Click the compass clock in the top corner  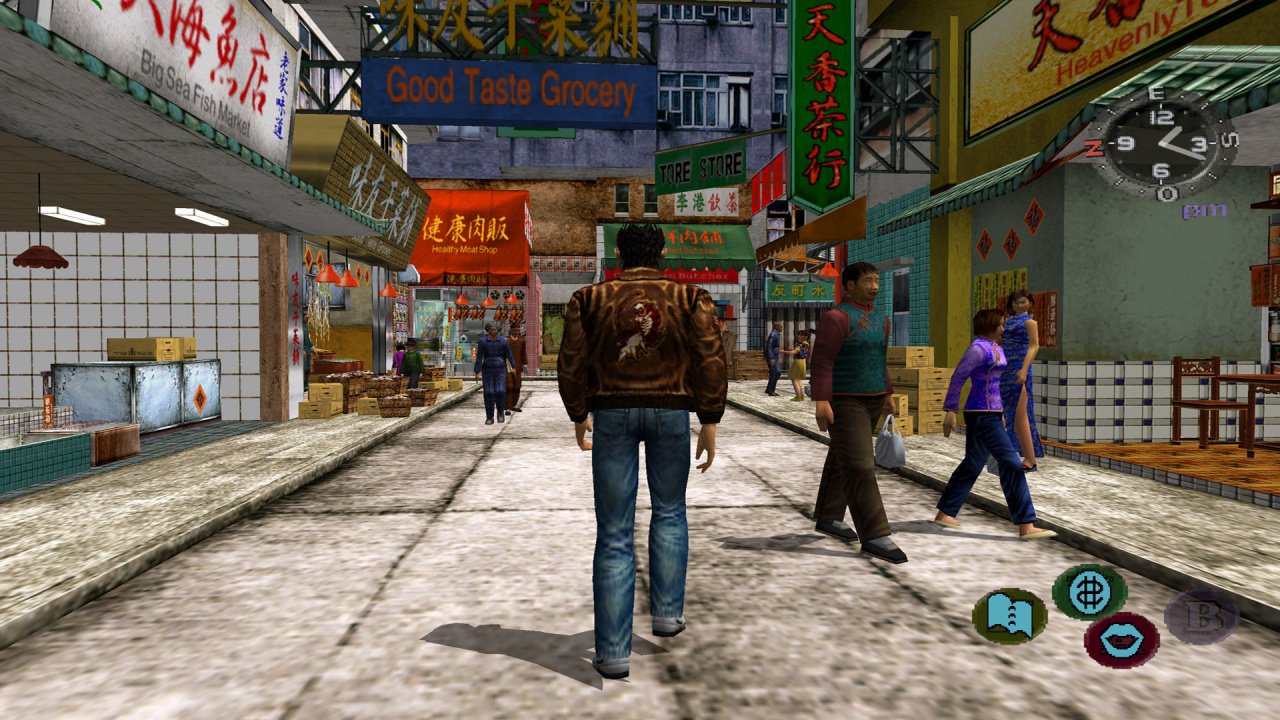coord(1165,145)
